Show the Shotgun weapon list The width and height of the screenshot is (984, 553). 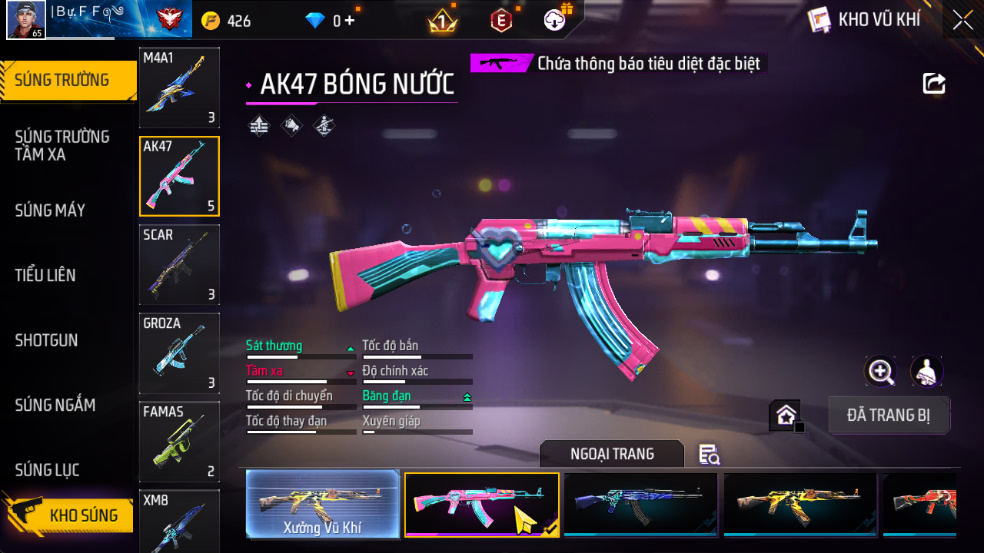click(x=46, y=340)
